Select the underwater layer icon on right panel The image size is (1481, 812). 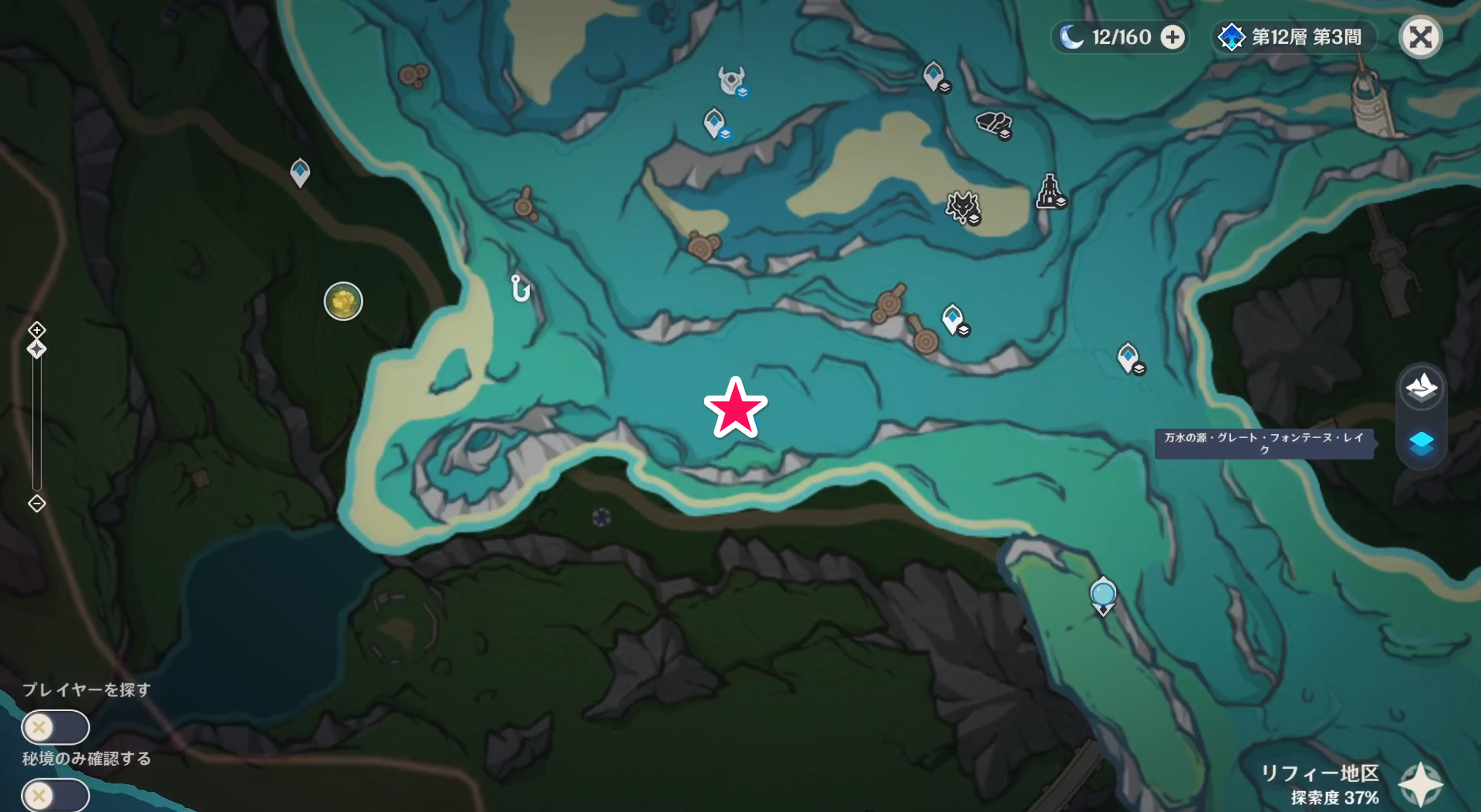(1423, 442)
